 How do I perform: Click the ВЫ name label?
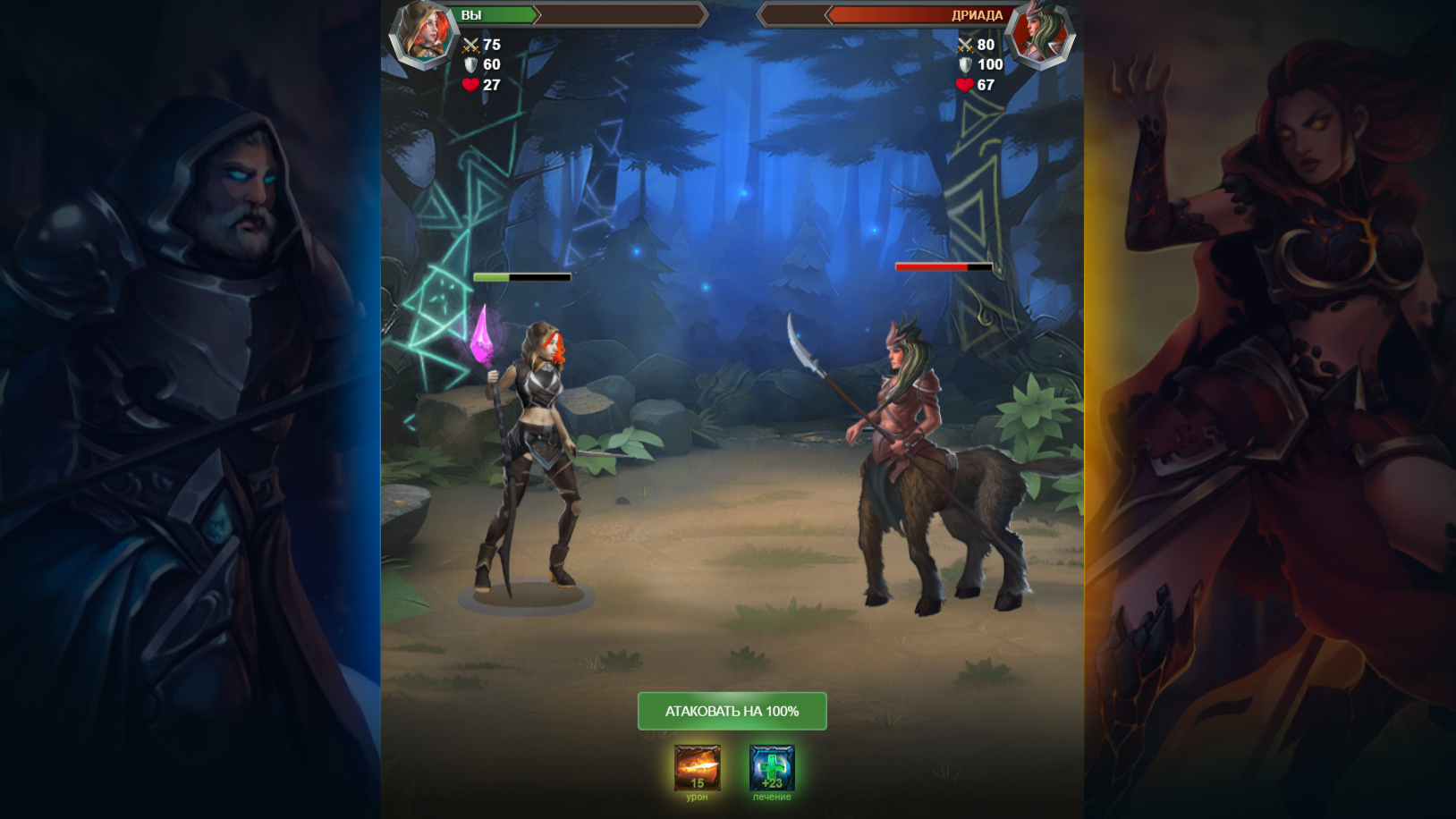(472, 14)
